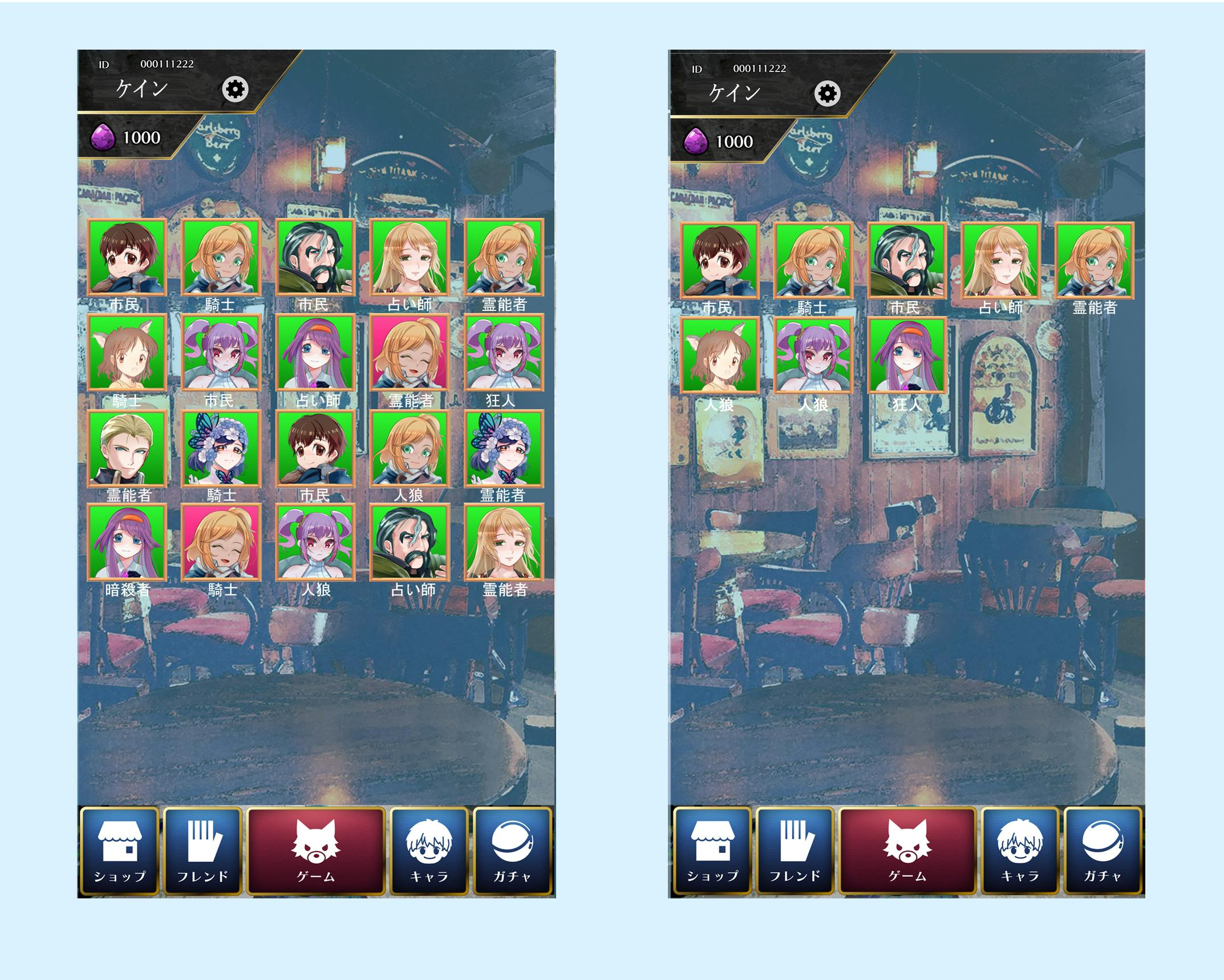
Task: Pick the cat-eared girl labeled 人狼
Action: pyautogui.click(x=719, y=356)
